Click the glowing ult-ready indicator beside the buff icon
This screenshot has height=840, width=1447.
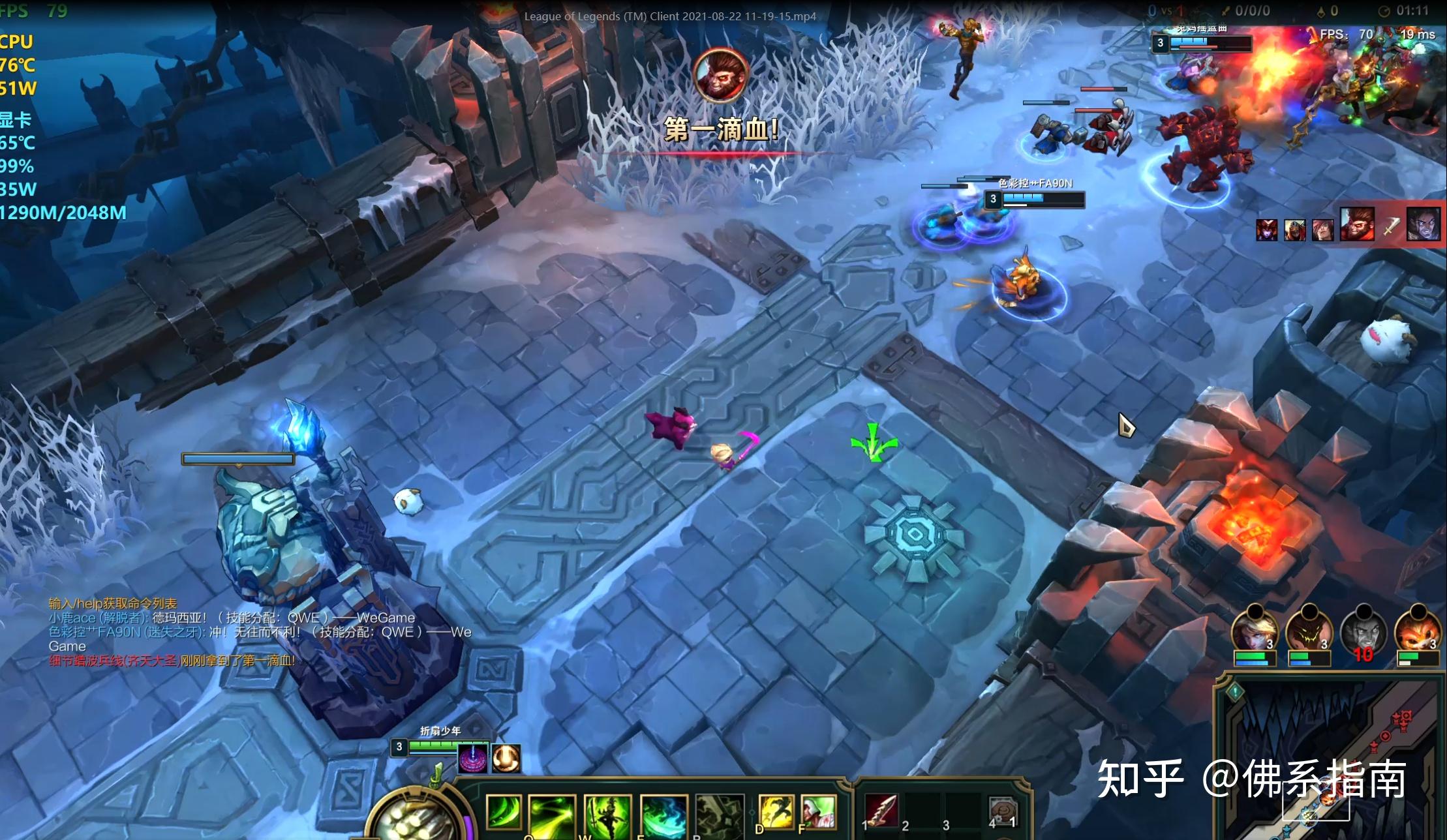pos(505,758)
